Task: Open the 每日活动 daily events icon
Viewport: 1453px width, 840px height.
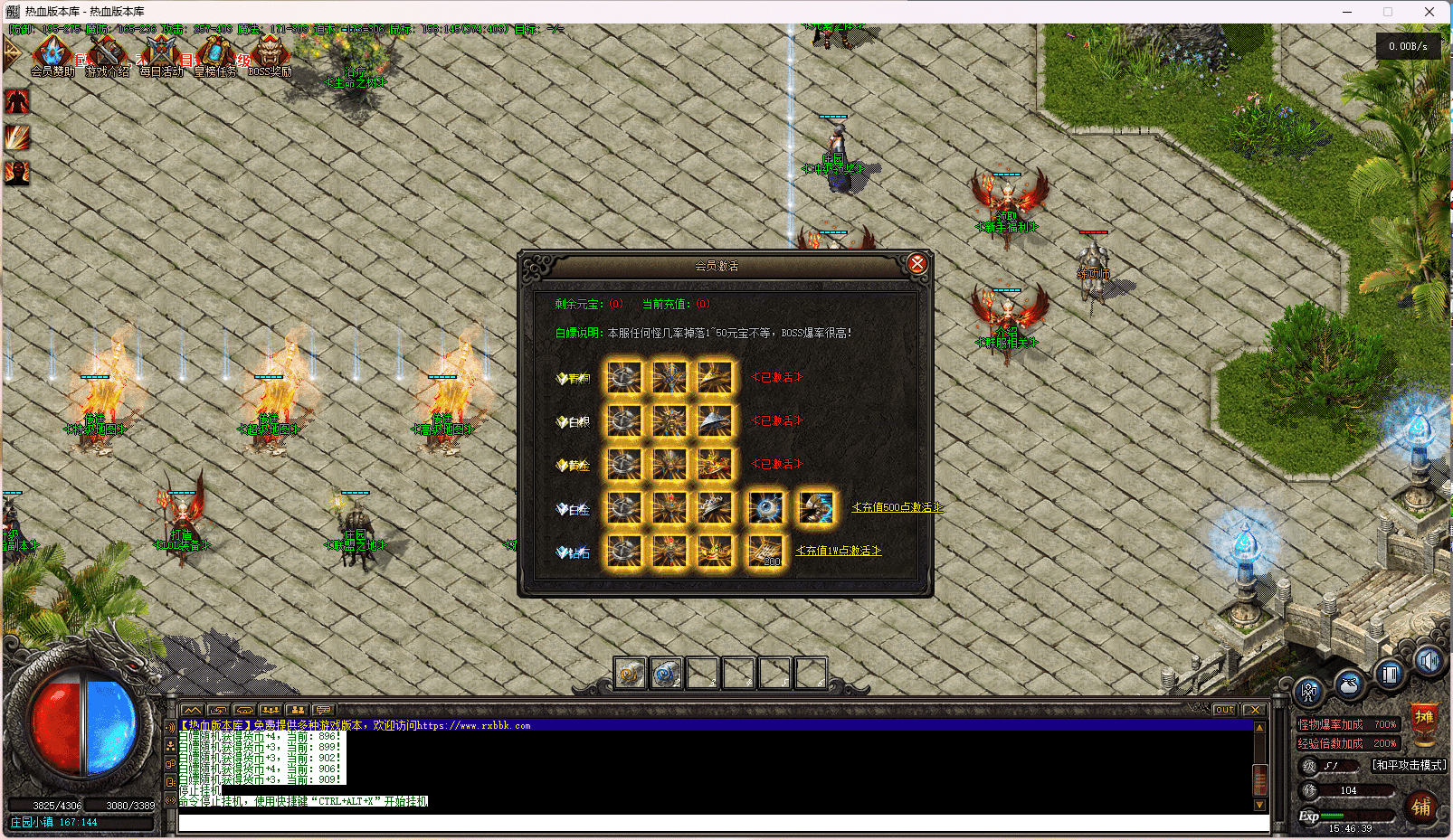Action: point(161,55)
